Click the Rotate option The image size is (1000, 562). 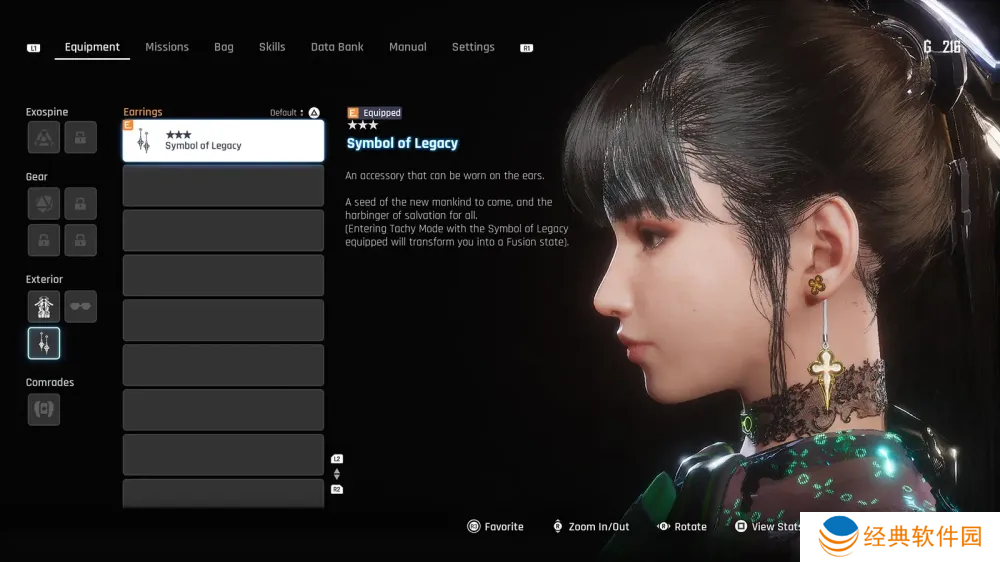(x=682, y=527)
